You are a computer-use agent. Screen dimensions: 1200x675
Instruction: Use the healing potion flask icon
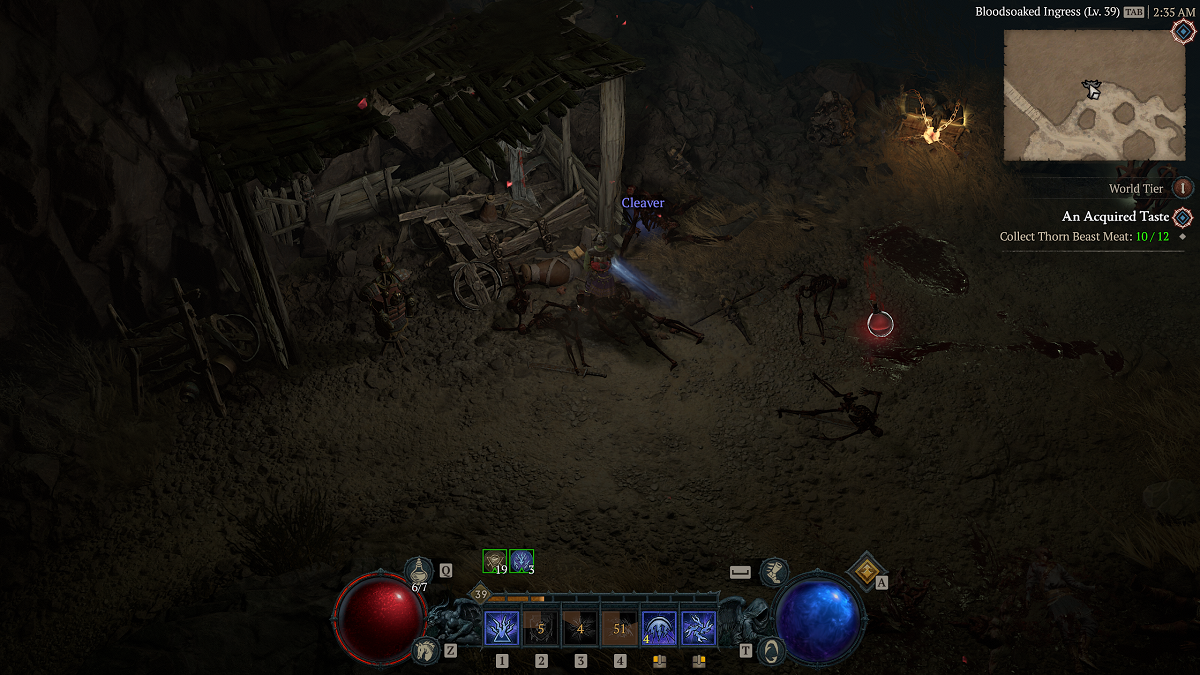(419, 571)
